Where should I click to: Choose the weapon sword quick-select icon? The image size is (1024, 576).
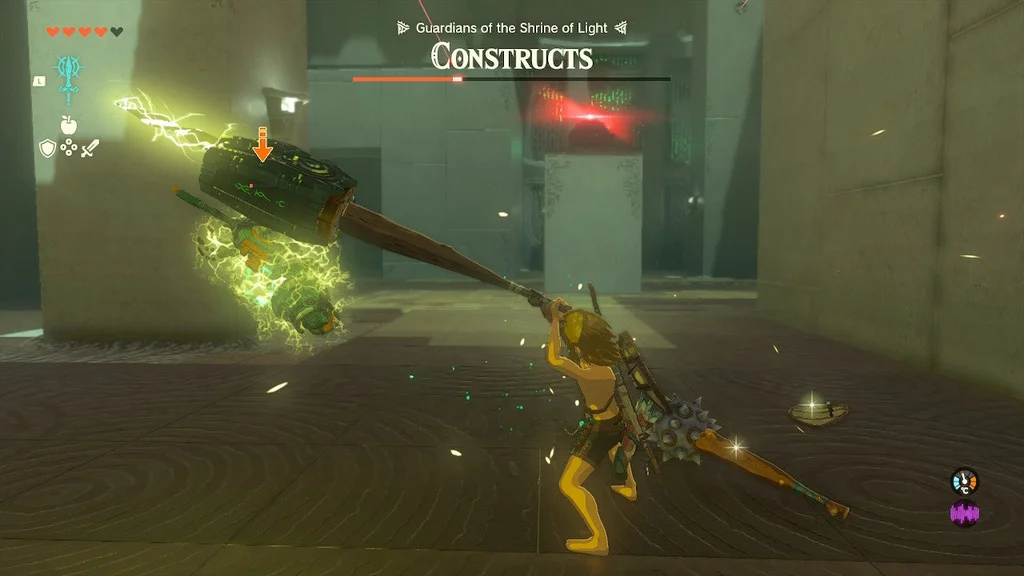pos(90,148)
